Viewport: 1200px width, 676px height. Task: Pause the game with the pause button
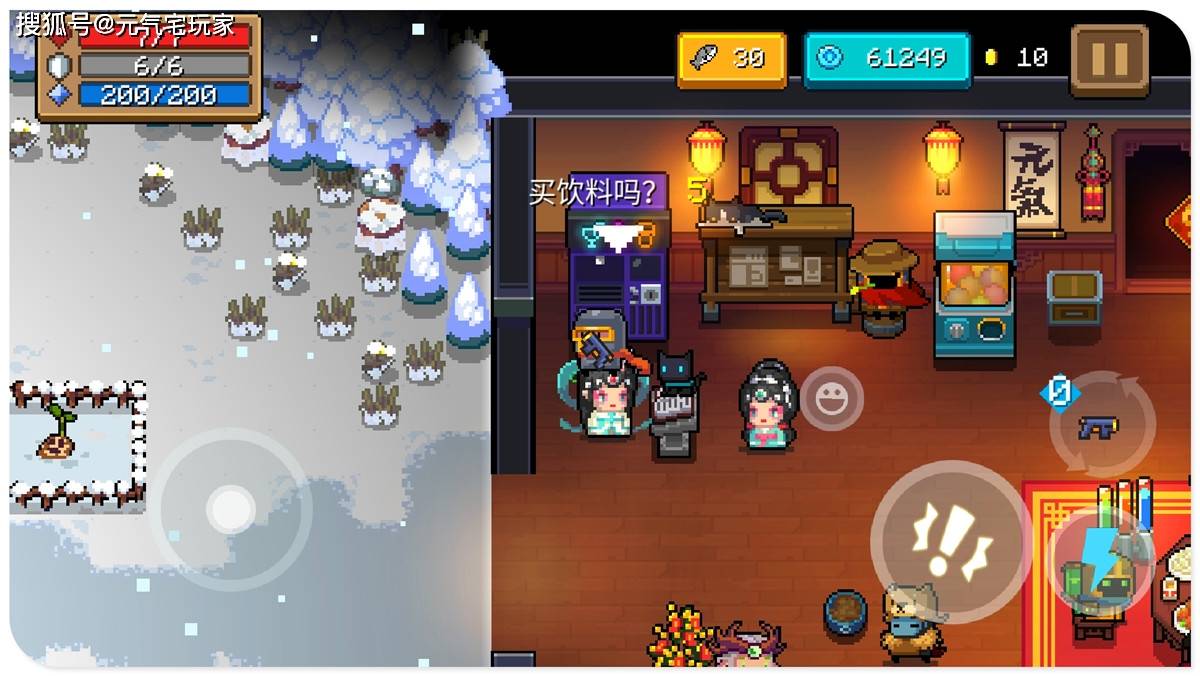coord(1109,60)
